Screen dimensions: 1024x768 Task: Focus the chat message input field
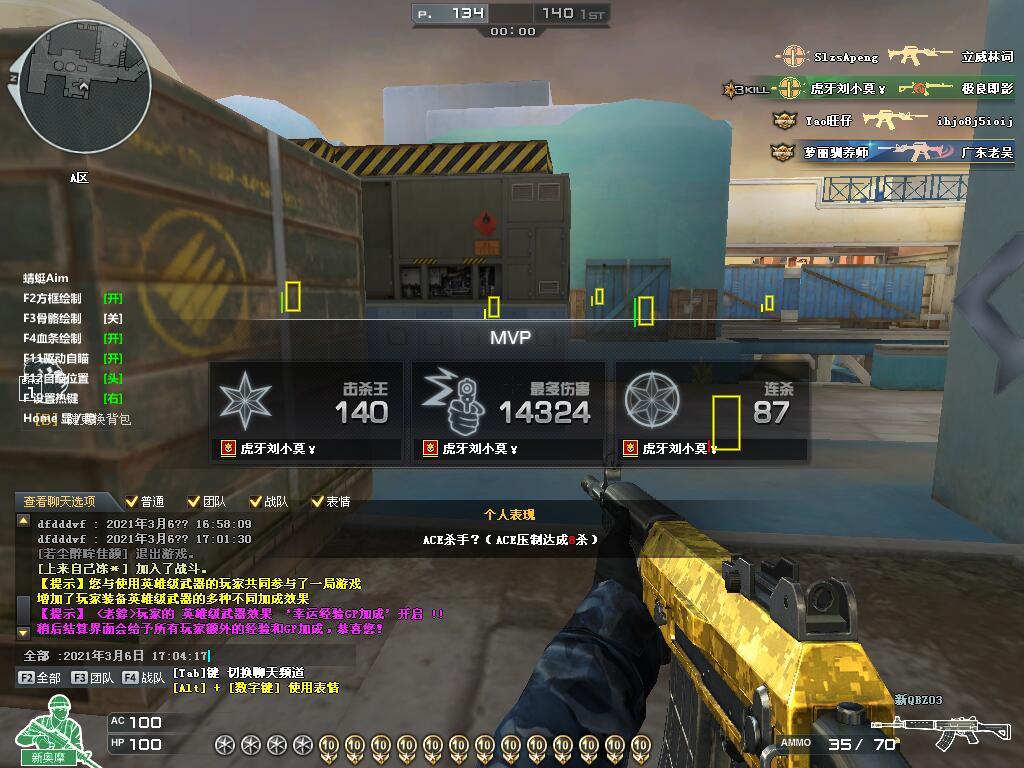(190, 656)
